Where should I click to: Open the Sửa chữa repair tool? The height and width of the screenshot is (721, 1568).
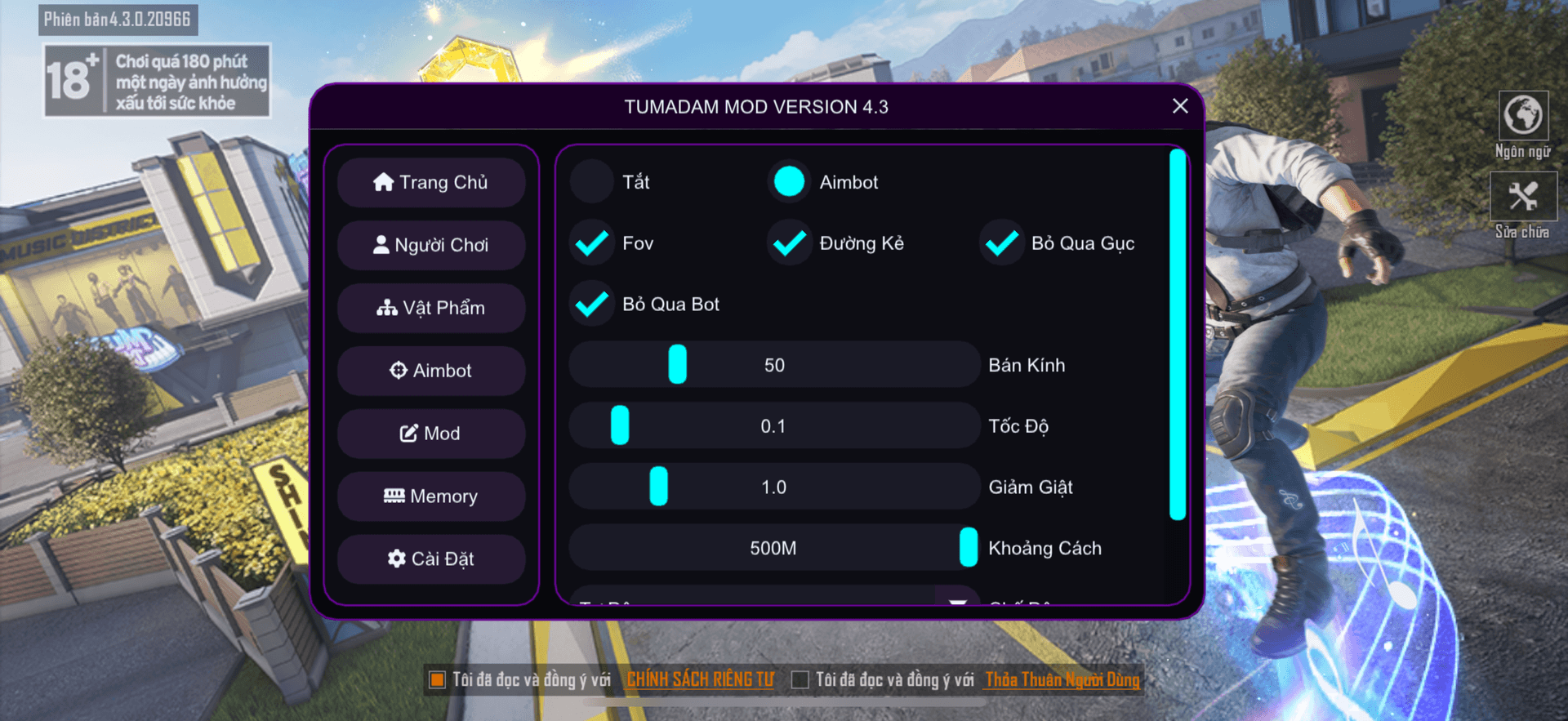(1523, 197)
